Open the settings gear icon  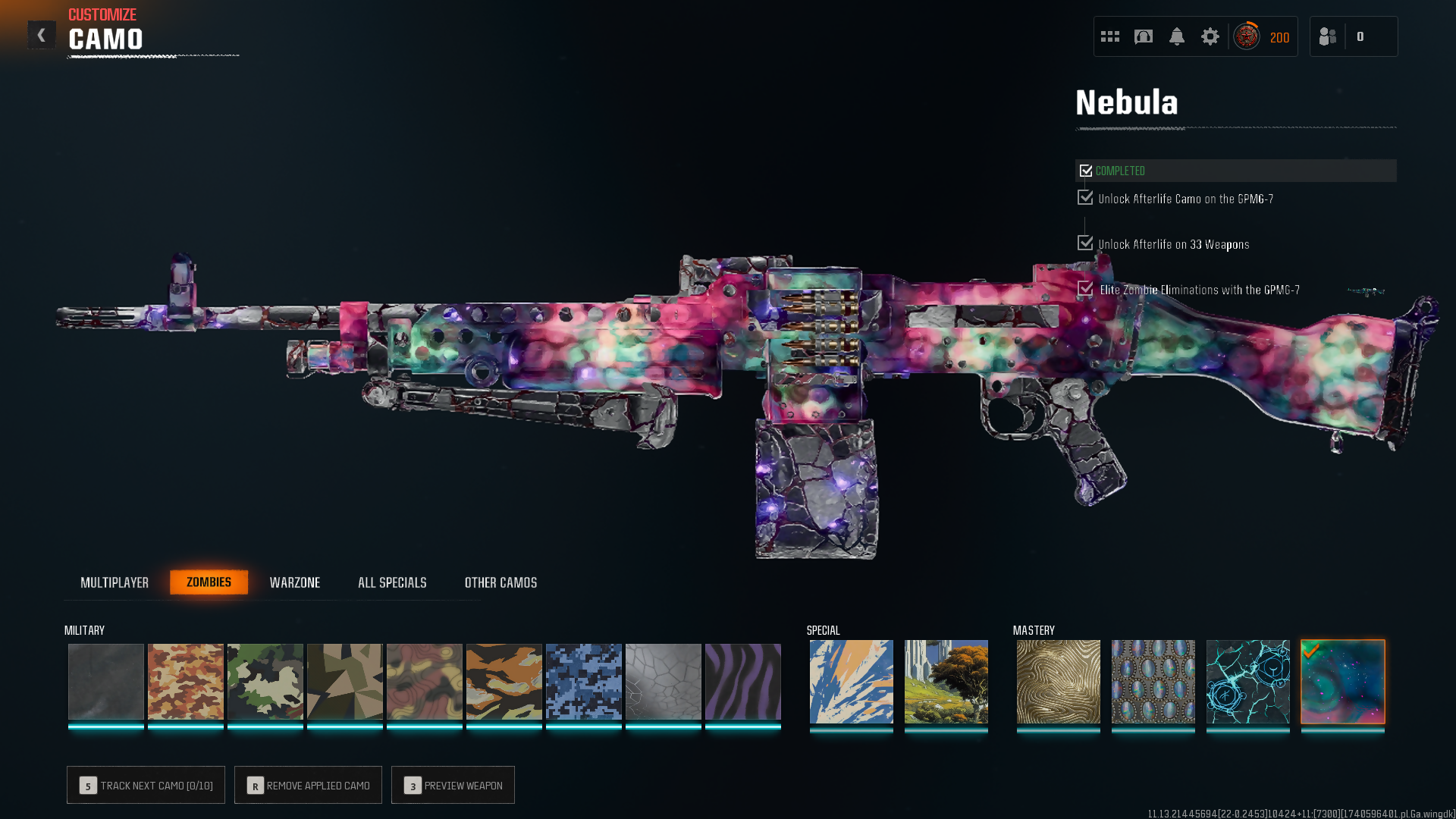[1210, 36]
